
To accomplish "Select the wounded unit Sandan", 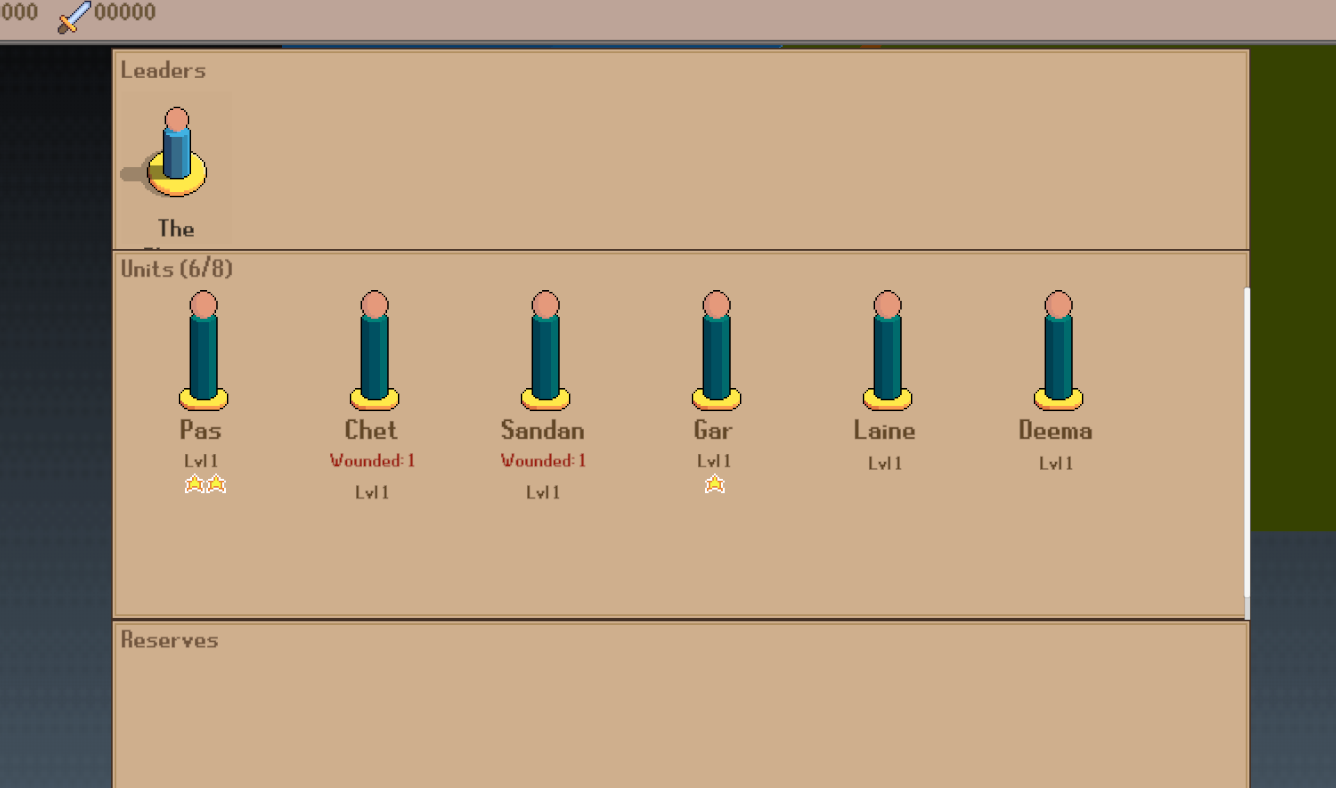I will (x=543, y=350).
